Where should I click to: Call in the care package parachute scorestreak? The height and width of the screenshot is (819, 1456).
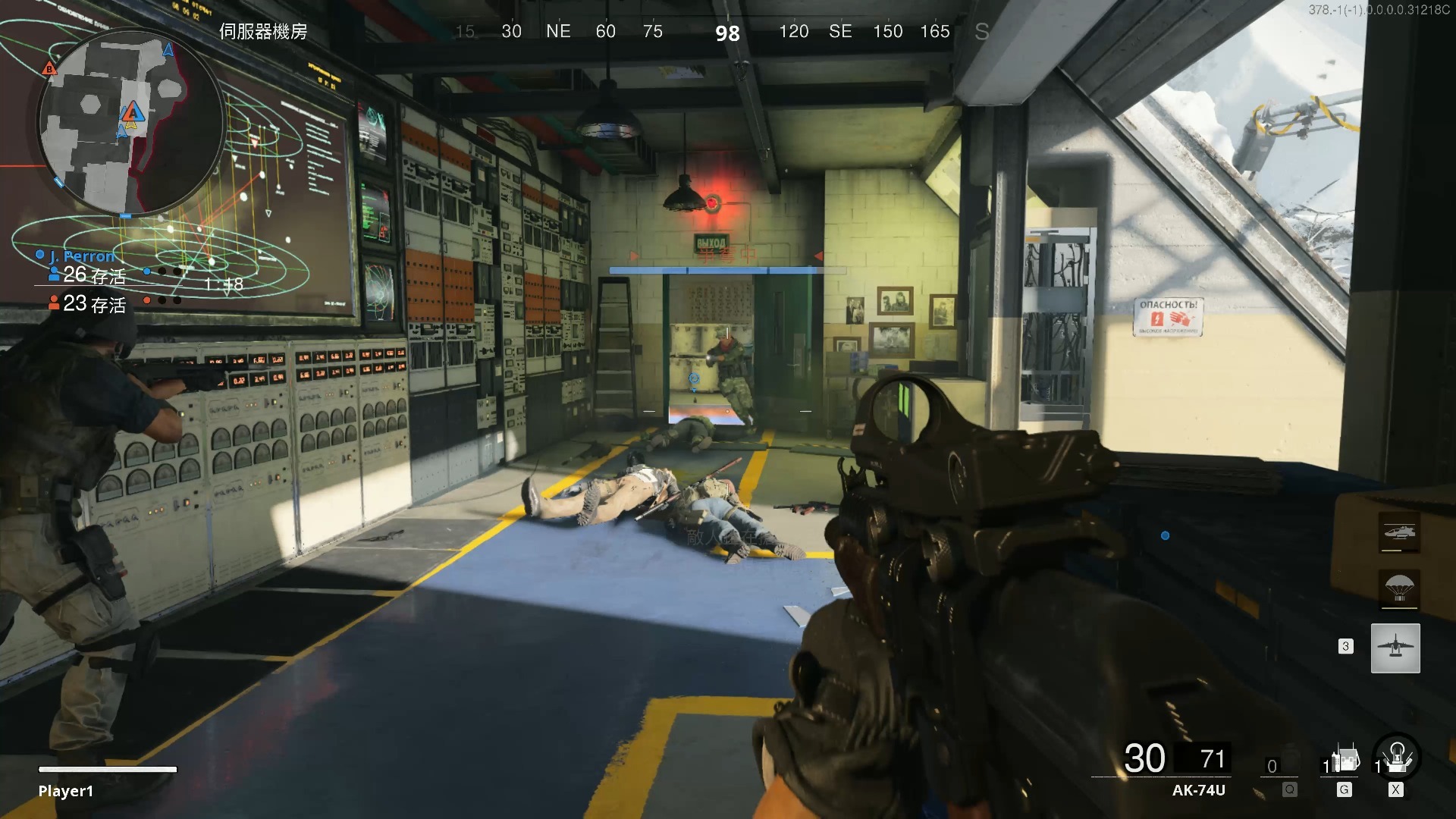1399,588
